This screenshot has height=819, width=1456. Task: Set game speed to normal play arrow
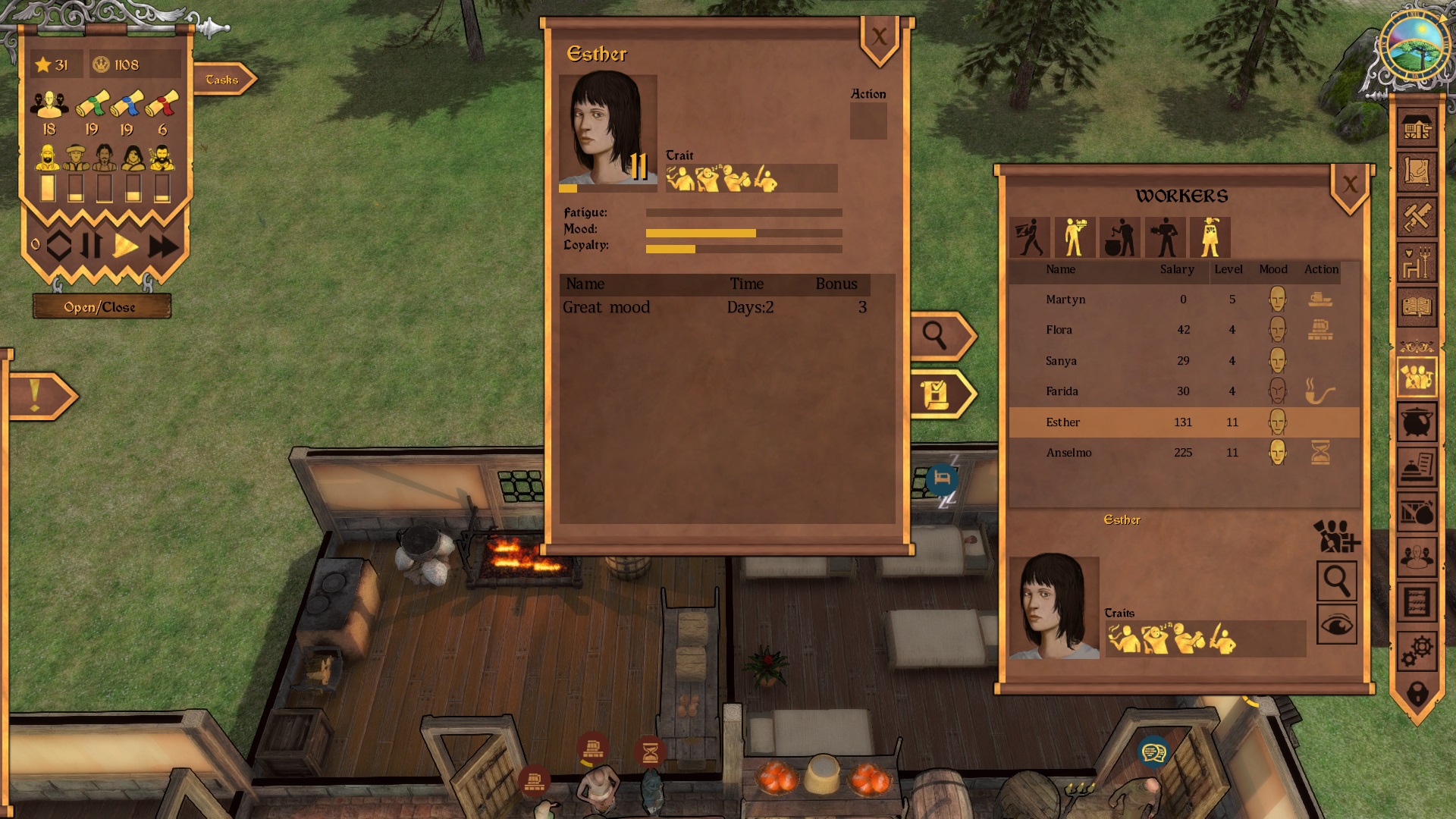(x=126, y=246)
